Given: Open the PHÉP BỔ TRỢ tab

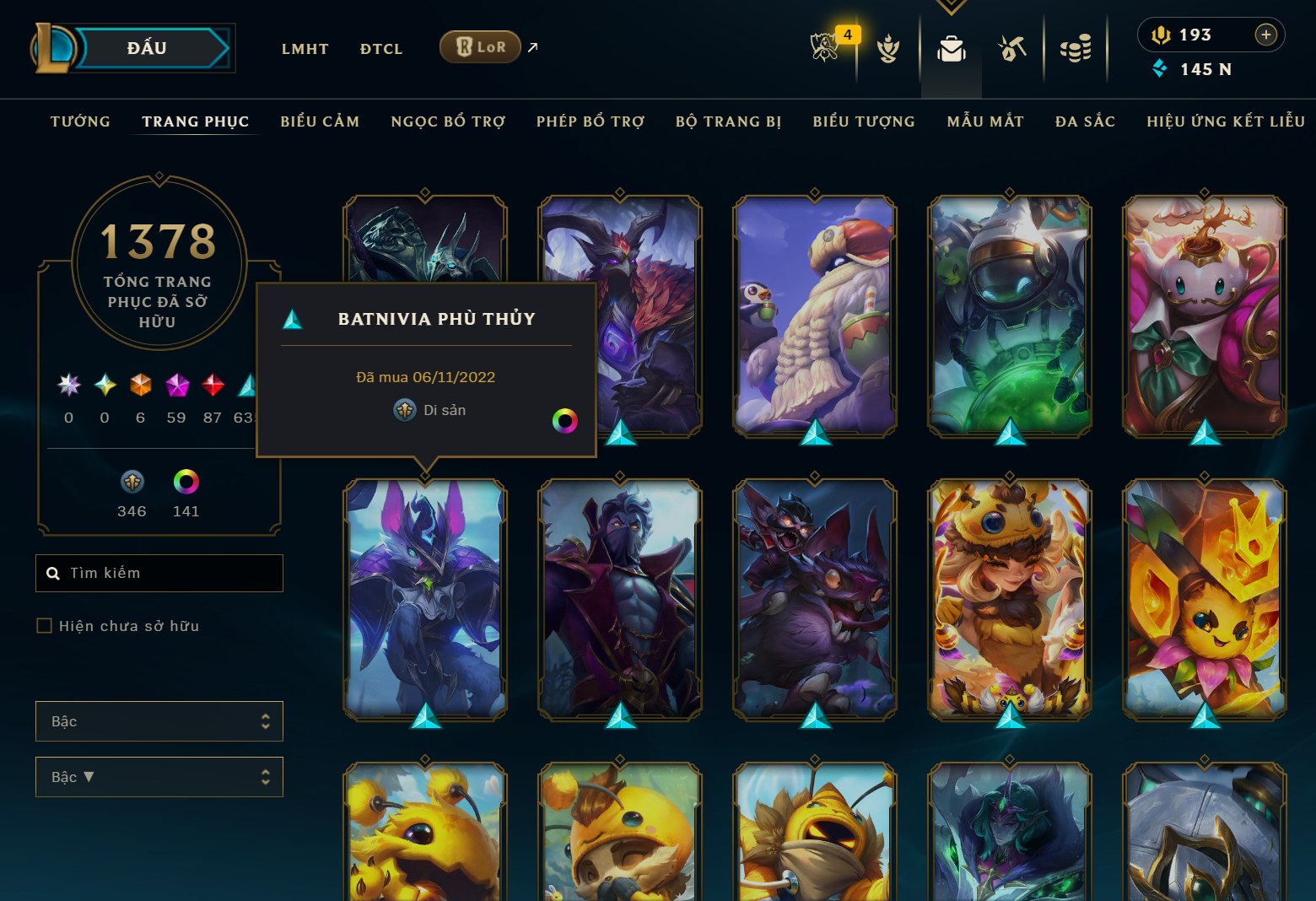Looking at the screenshot, I should pos(591,121).
